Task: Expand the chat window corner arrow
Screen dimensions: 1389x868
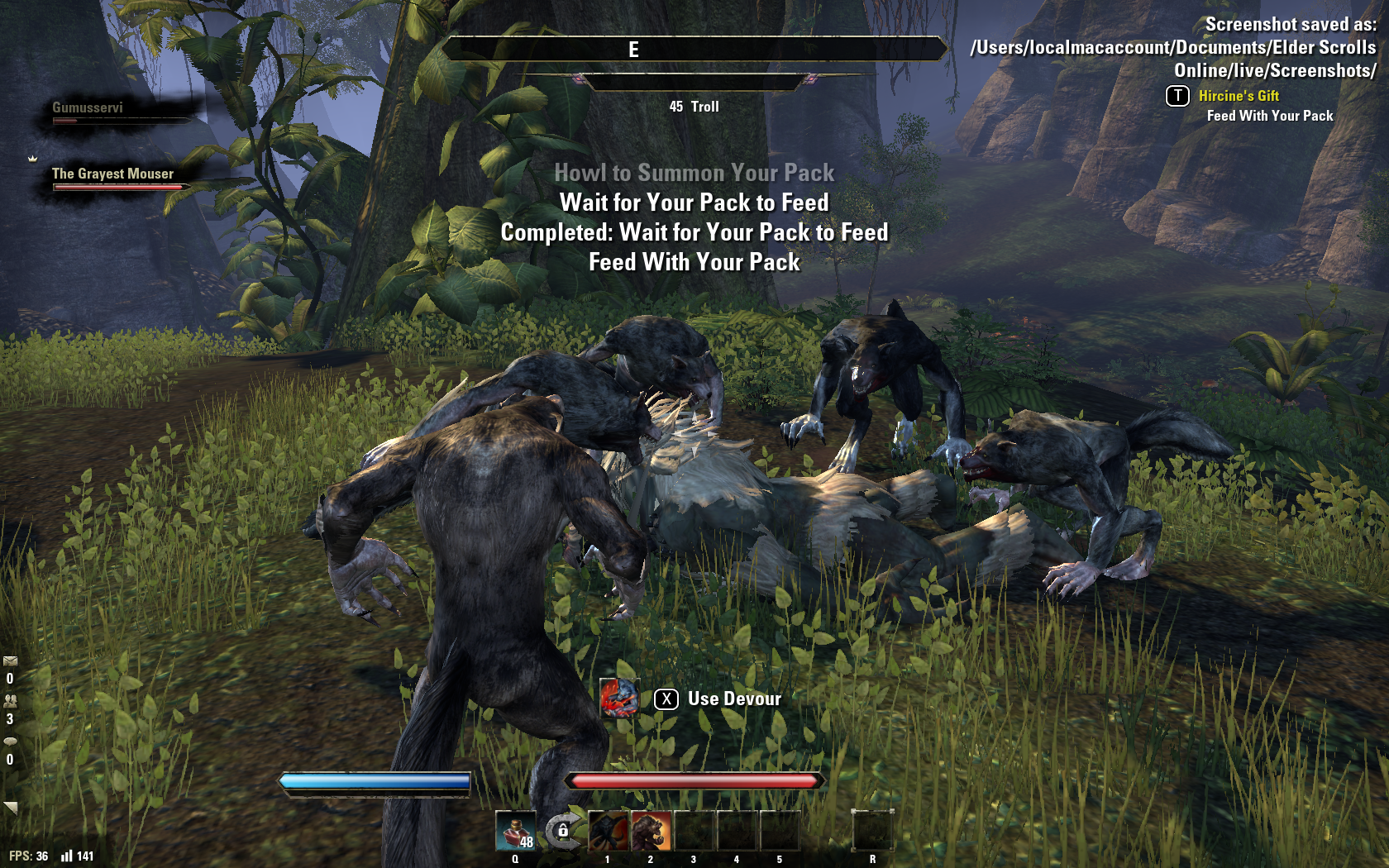Action: (11, 807)
